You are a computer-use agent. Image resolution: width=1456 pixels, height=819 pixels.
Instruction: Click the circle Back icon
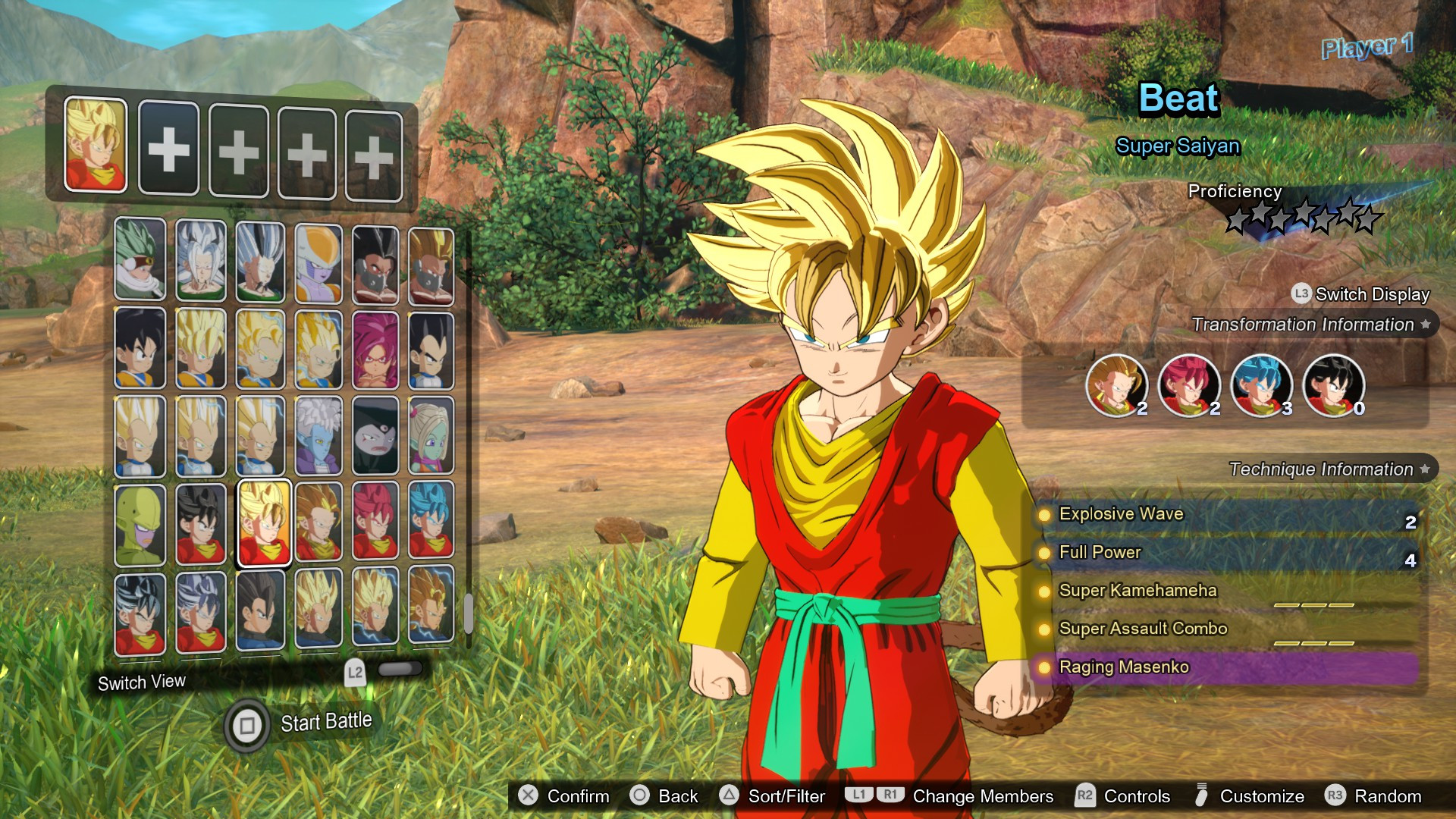(641, 796)
